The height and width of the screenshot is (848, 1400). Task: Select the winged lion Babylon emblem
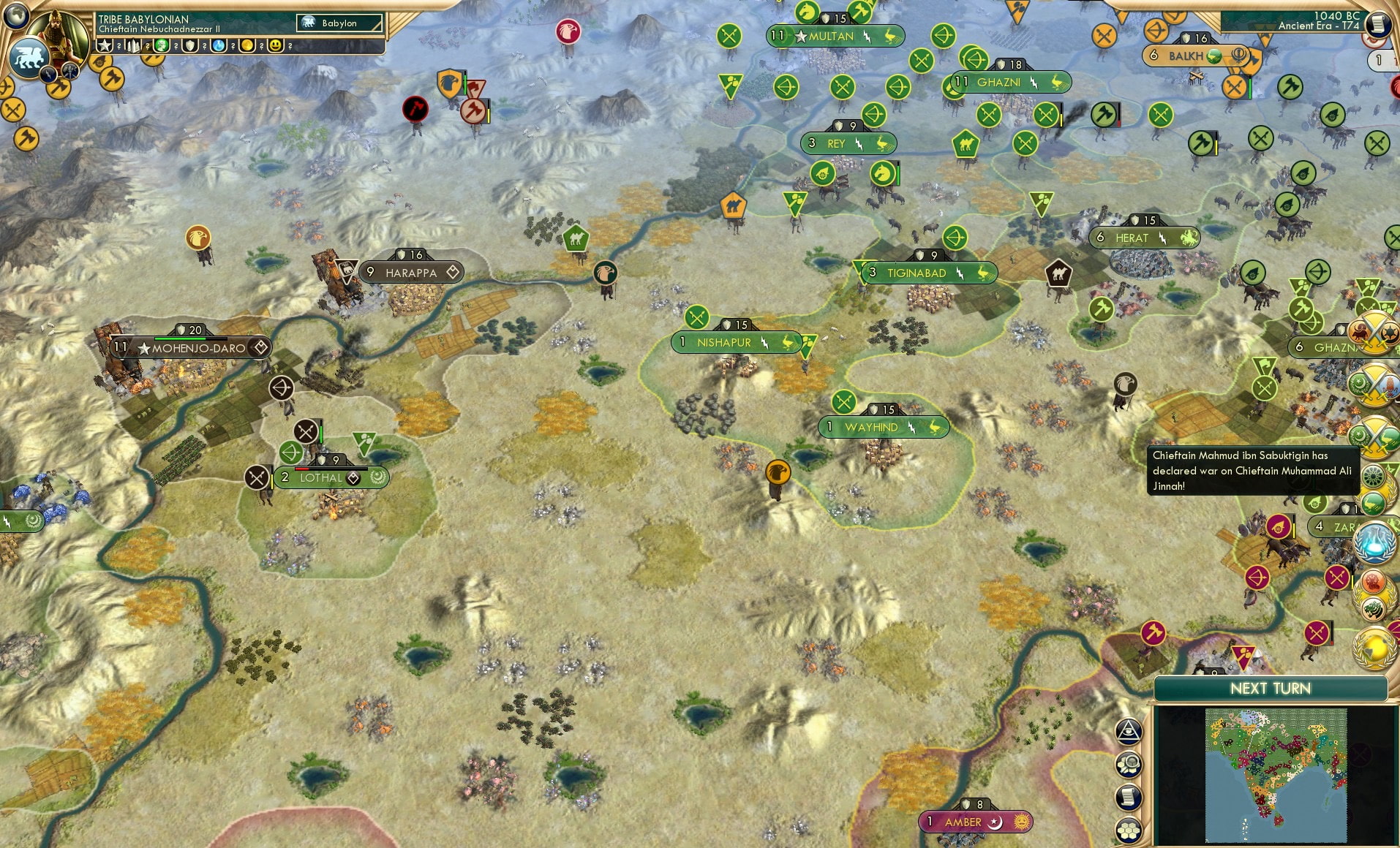(x=29, y=57)
